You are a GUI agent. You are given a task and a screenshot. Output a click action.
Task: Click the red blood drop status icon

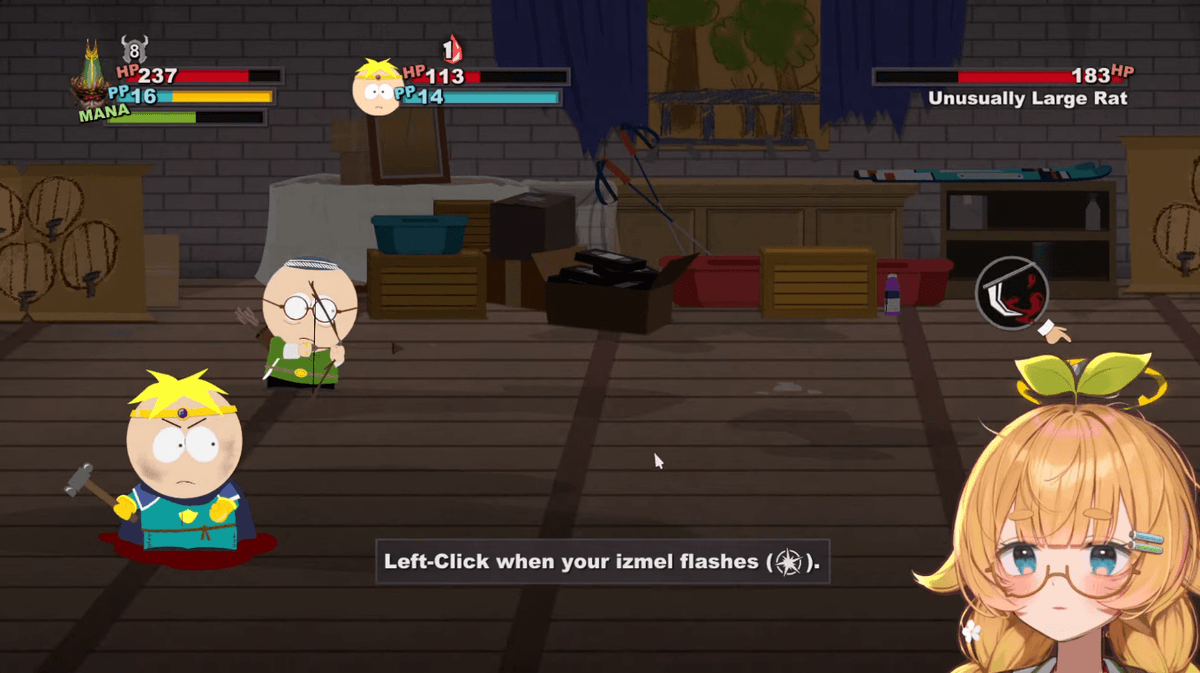453,48
